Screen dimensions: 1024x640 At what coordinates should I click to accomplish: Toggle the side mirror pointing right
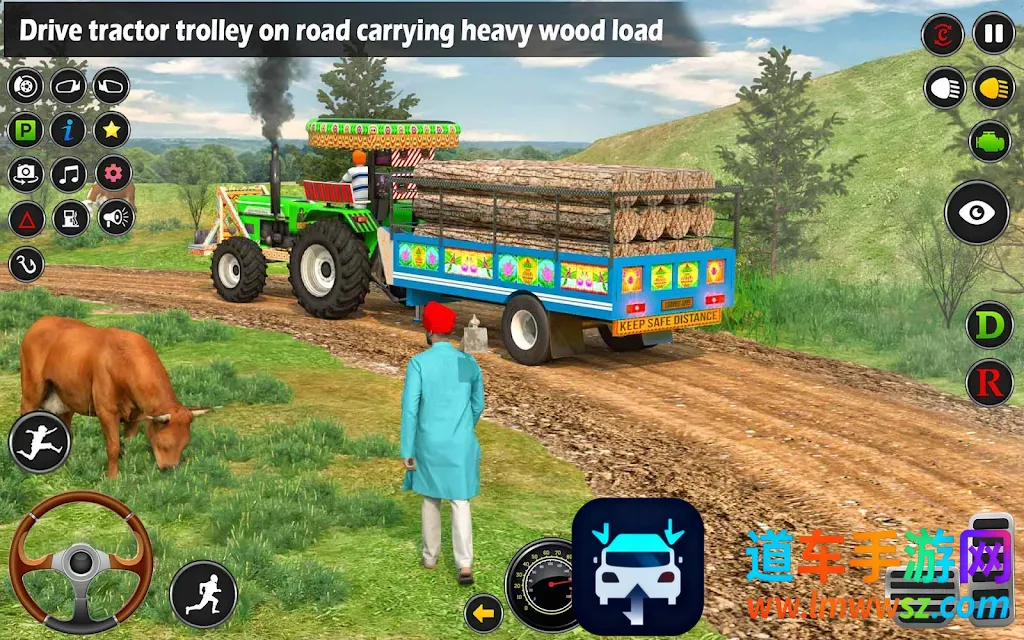click(112, 86)
